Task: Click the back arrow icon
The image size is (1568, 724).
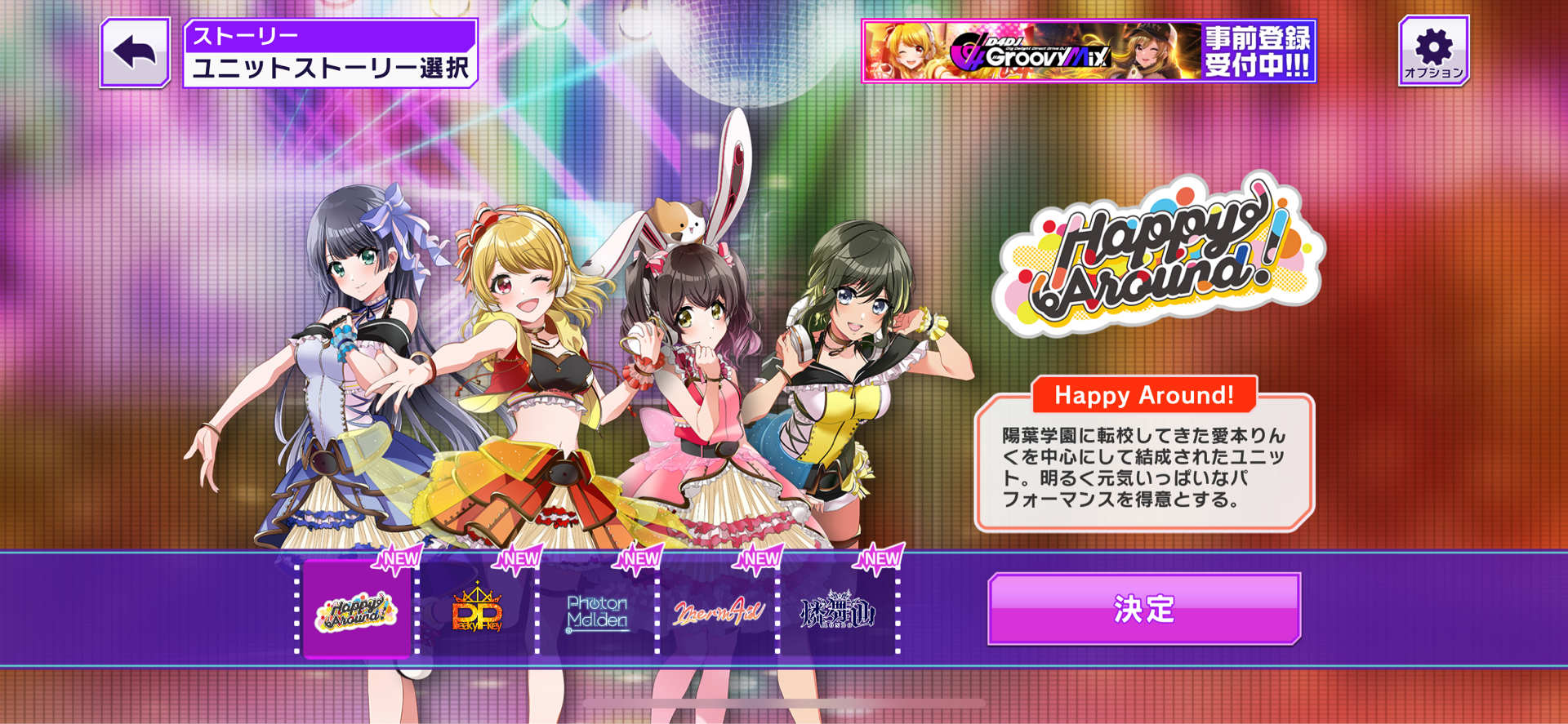Action: pyautogui.click(x=133, y=51)
